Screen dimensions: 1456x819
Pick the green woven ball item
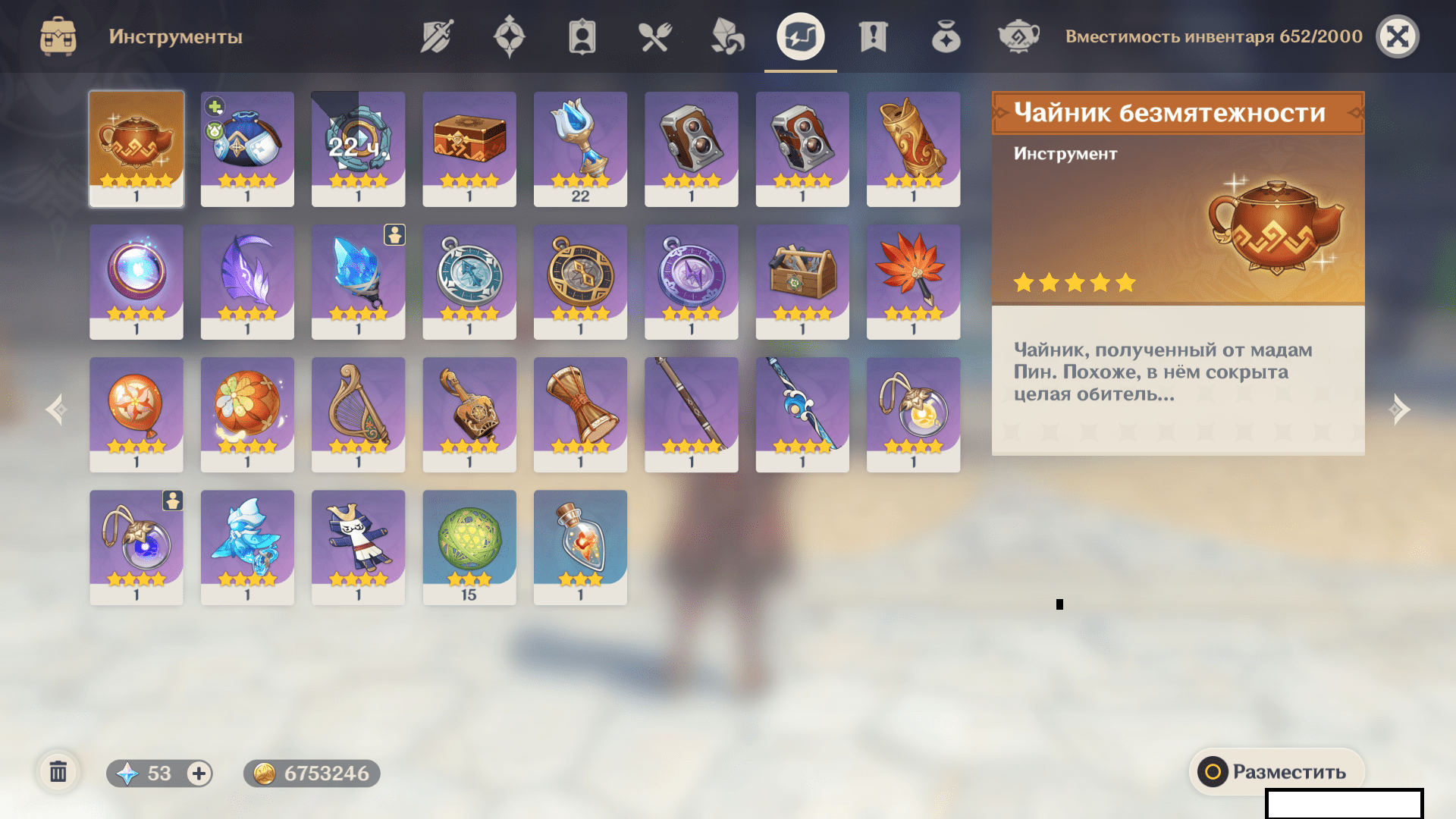coord(469,547)
